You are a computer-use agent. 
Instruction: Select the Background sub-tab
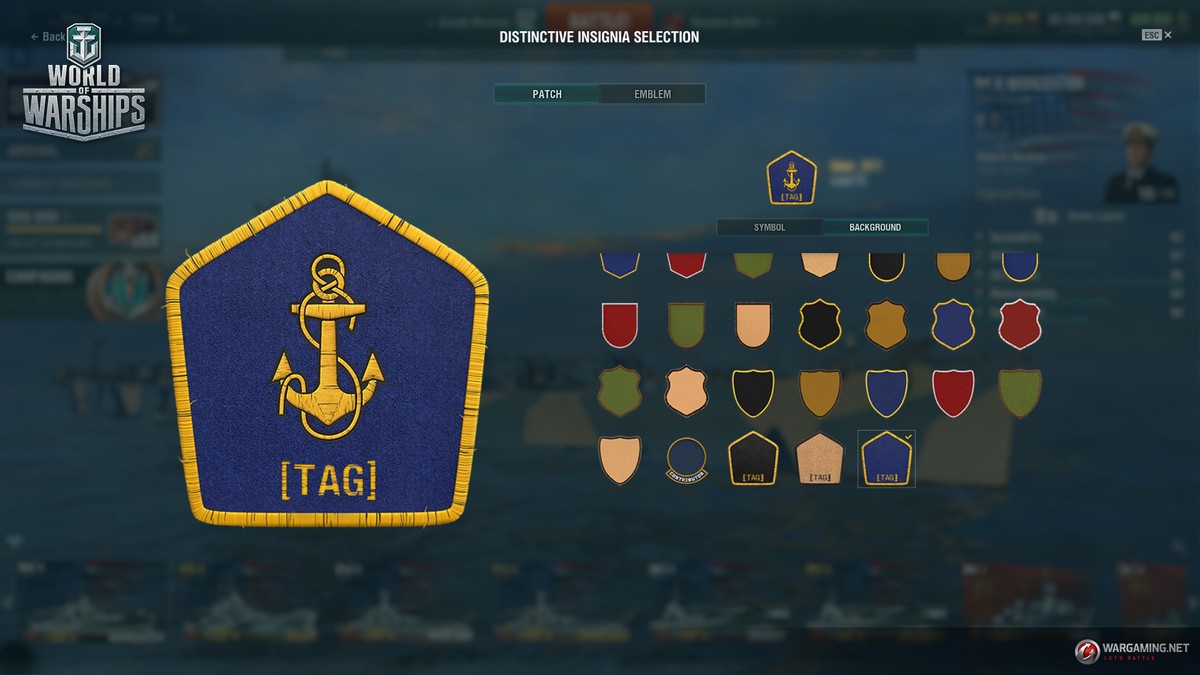coord(875,228)
